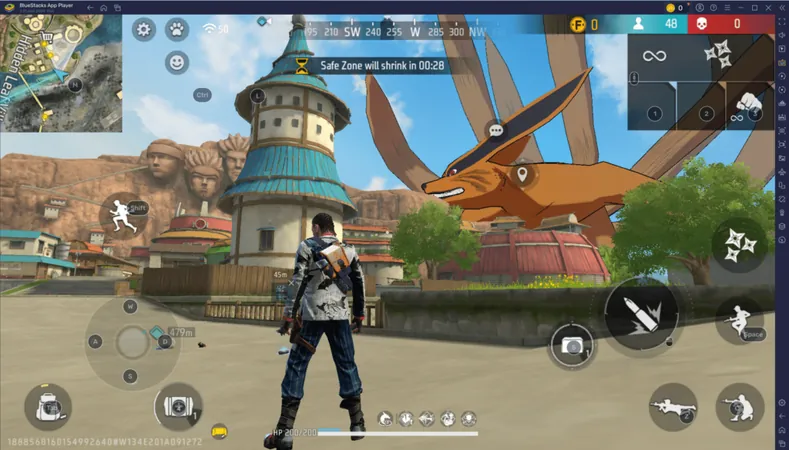
Task: Open the settings gear menu
Action: [144, 29]
